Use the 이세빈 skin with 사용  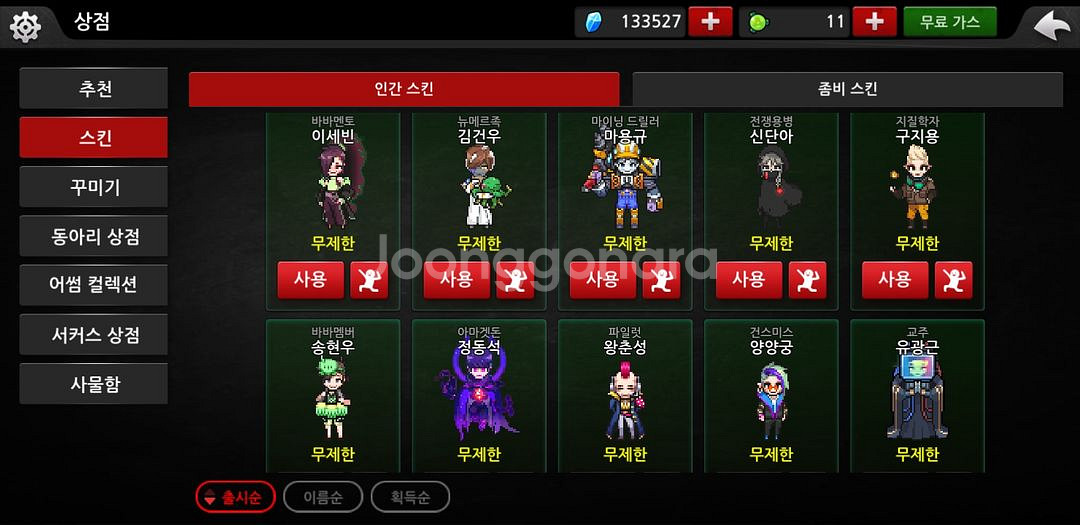point(310,280)
